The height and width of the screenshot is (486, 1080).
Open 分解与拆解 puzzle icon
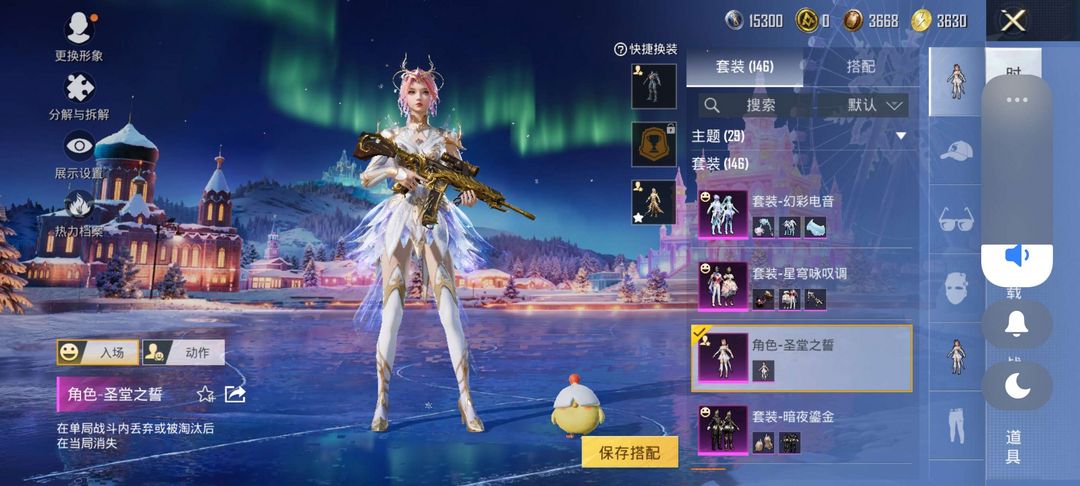[x=78, y=90]
